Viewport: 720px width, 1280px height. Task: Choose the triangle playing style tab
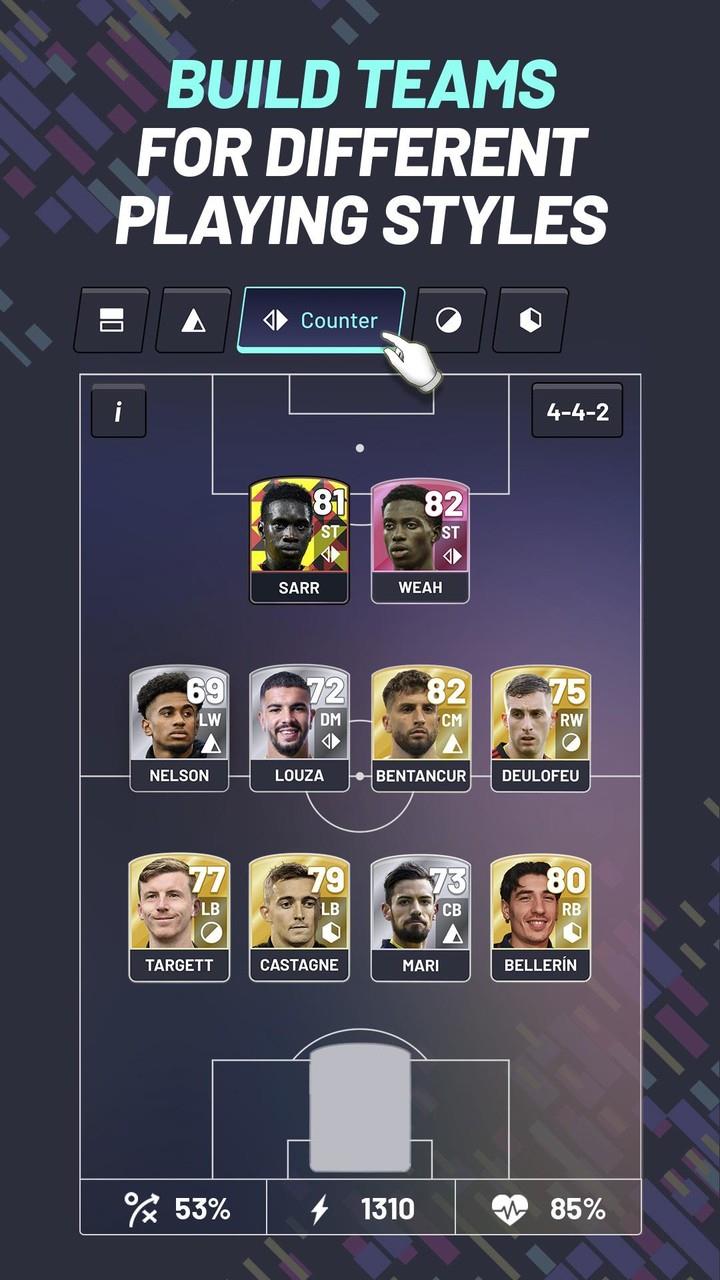point(193,320)
